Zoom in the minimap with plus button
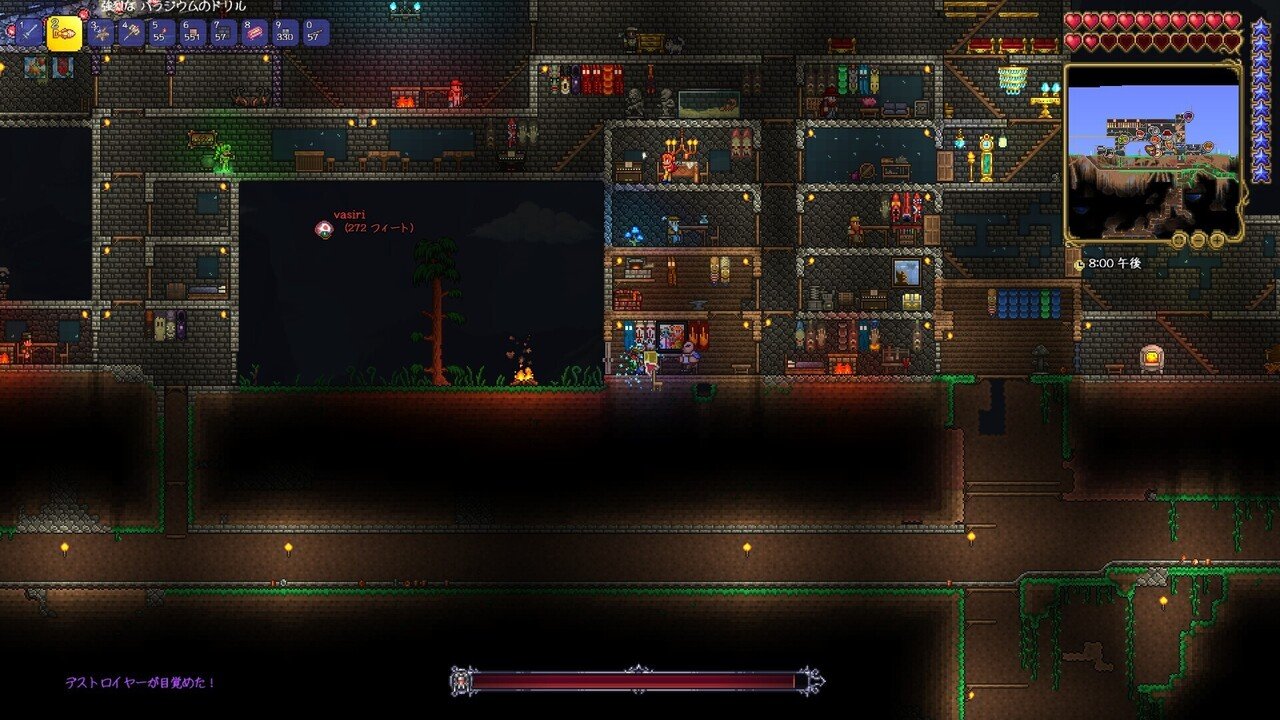Screen dimensions: 1280x720 1217,240
